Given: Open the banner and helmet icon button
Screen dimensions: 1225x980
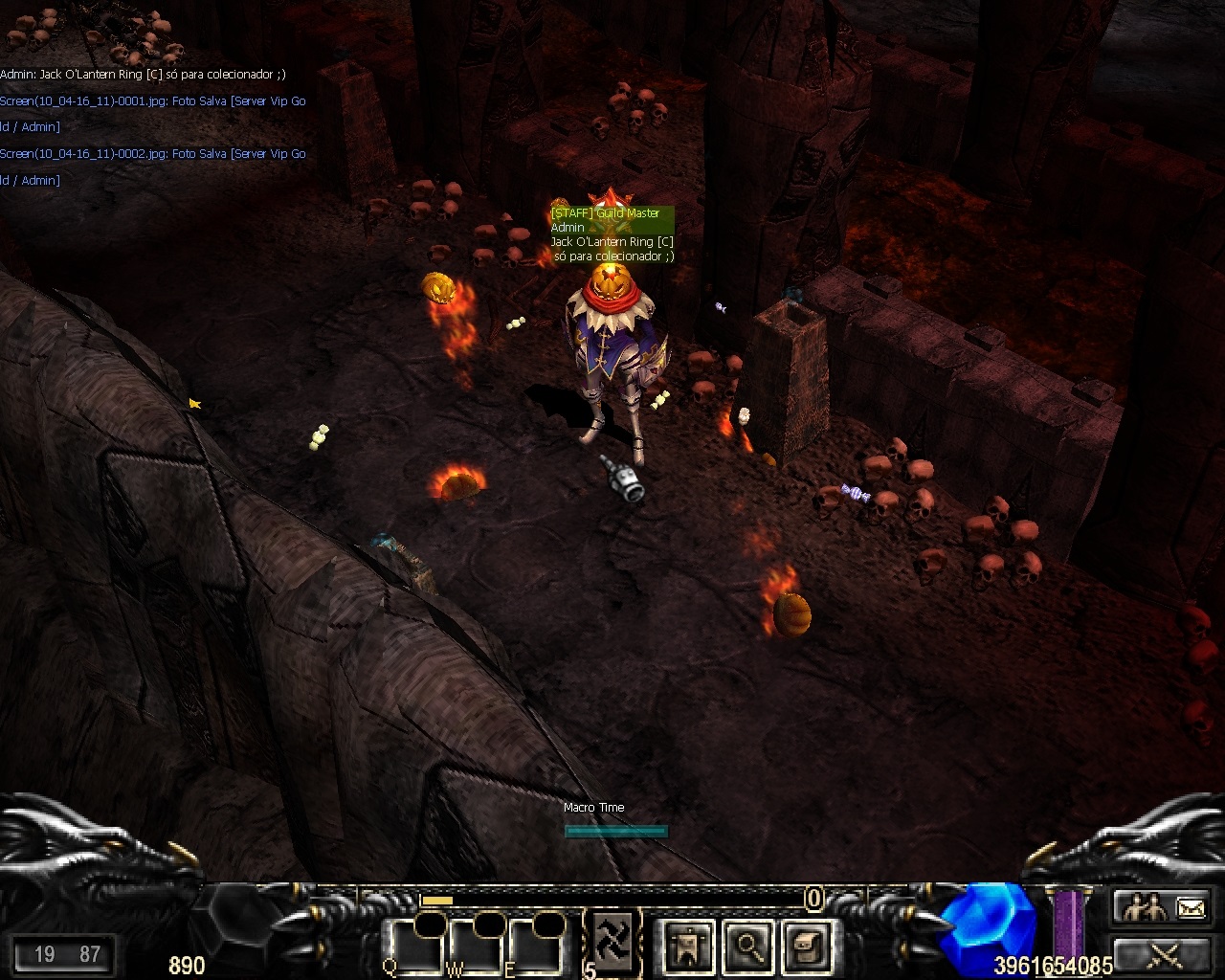Looking at the screenshot, I should (x=687, y=947).
